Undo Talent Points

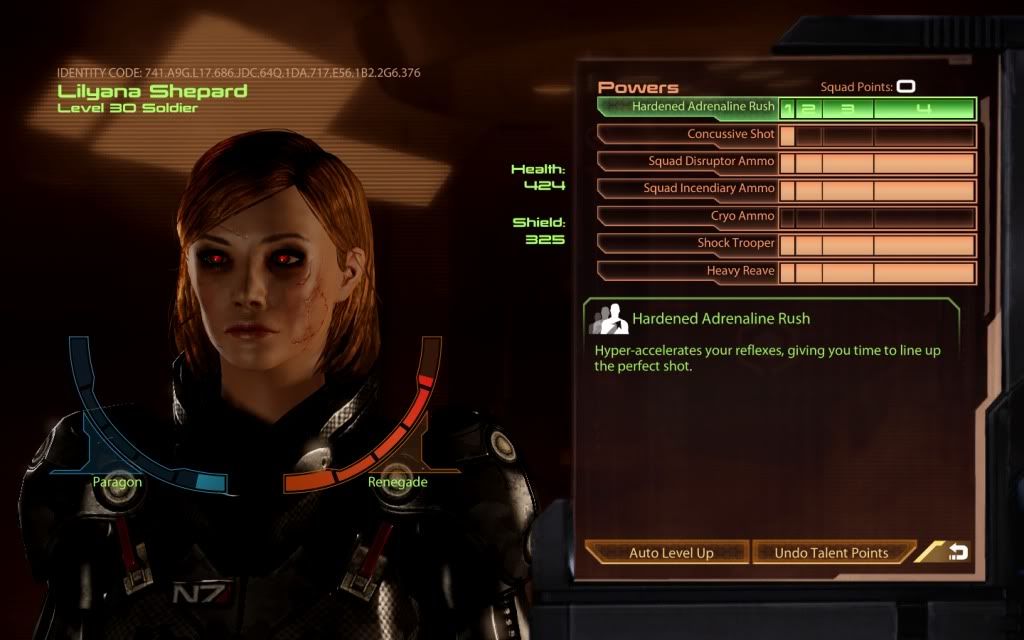pyautogui.click(x=832, y=553)
